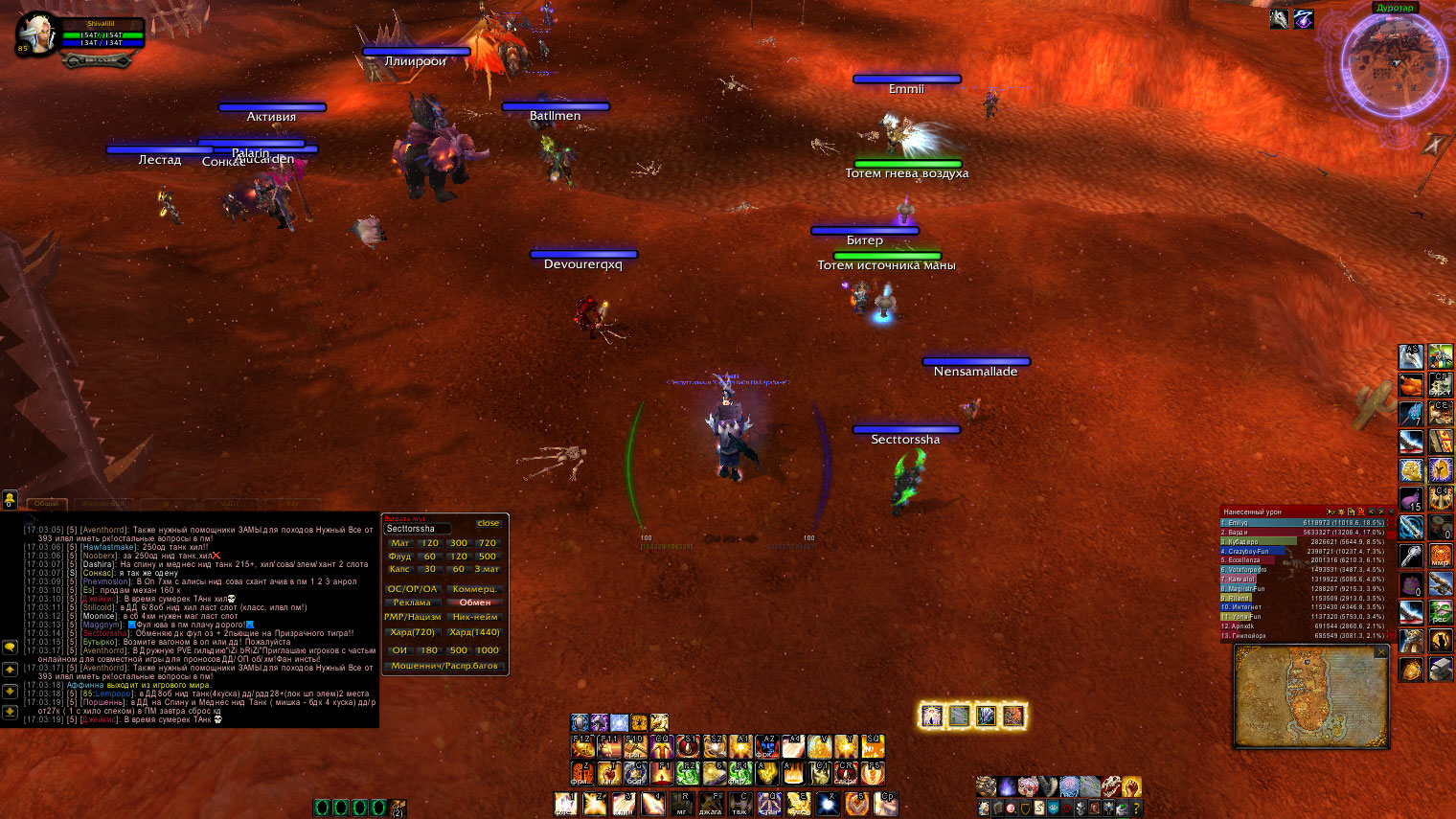Pick the Ник-нейм mute reason

click(x=475, y=617)
